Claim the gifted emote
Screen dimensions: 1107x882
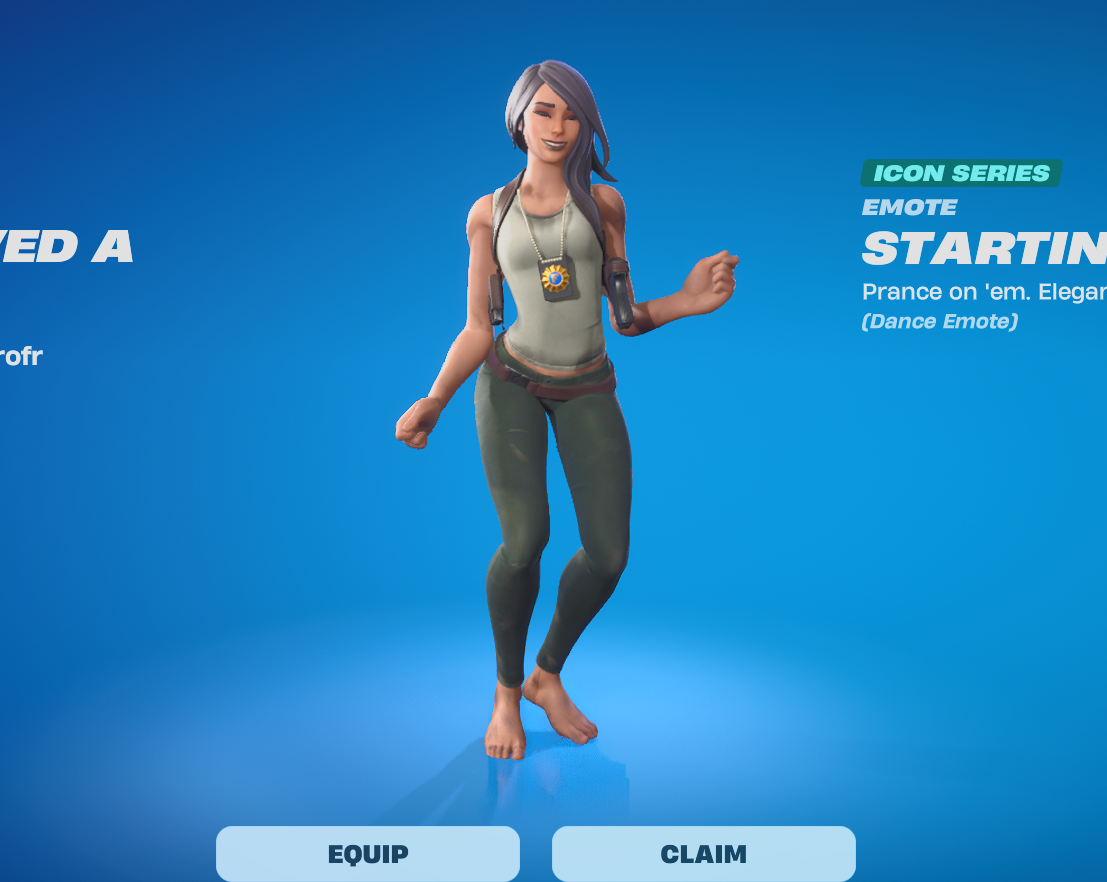pyautogui.click(x=703, y=854)
